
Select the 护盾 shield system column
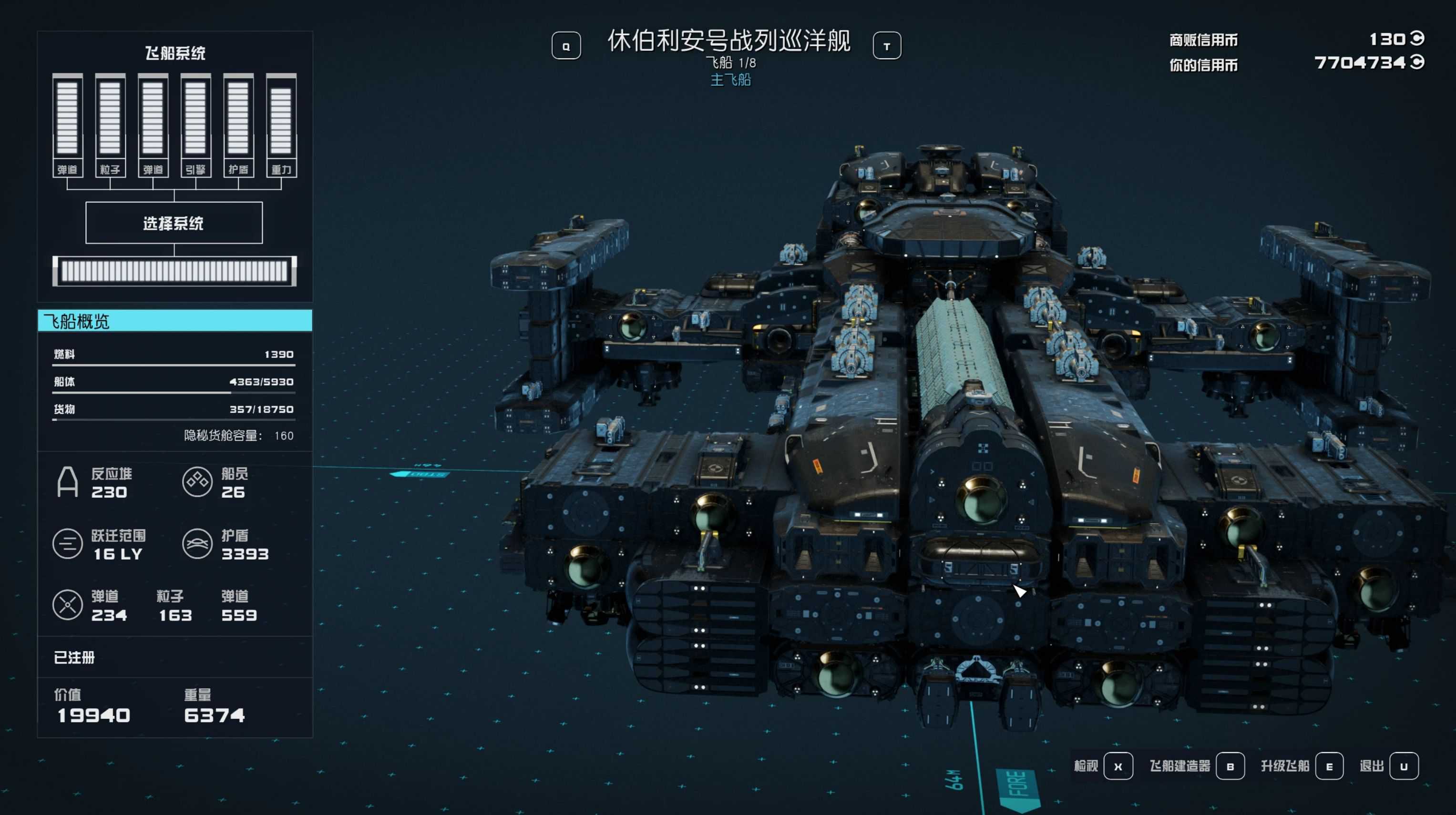238,125
